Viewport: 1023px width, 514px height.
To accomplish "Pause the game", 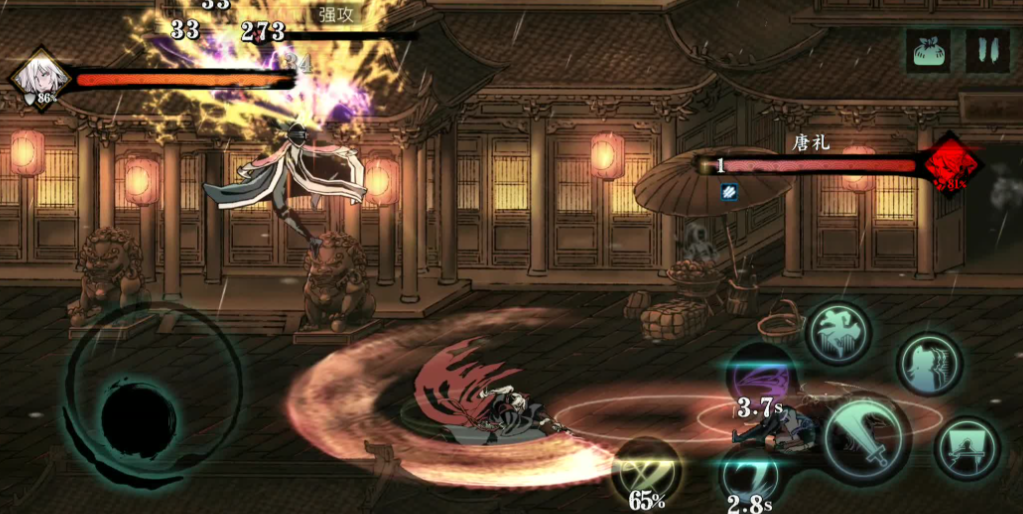I will (x=987, y=50).
